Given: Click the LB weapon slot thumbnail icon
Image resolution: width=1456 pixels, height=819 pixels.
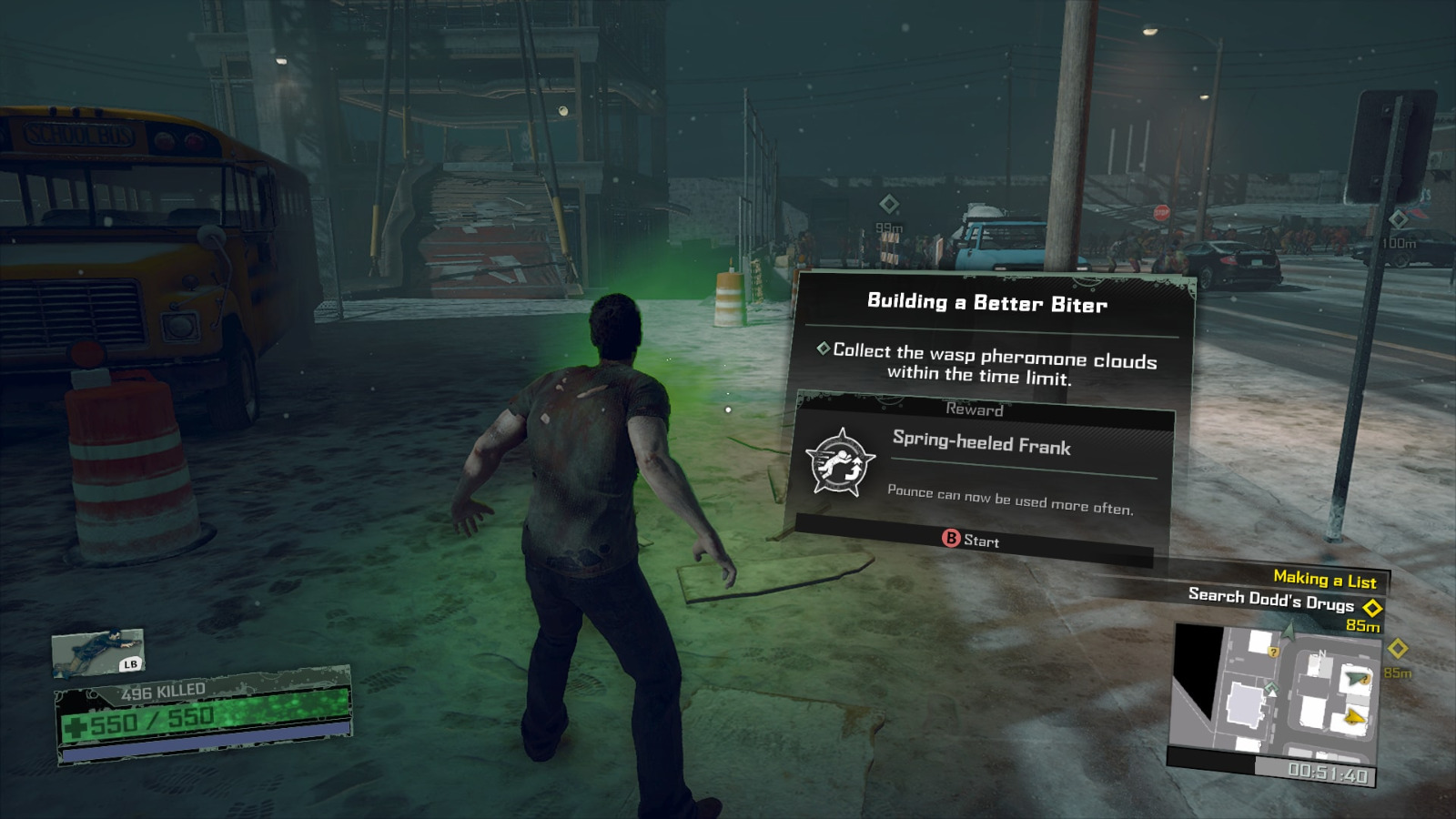Looking at the screenshot, I should [x=100, y=651].
